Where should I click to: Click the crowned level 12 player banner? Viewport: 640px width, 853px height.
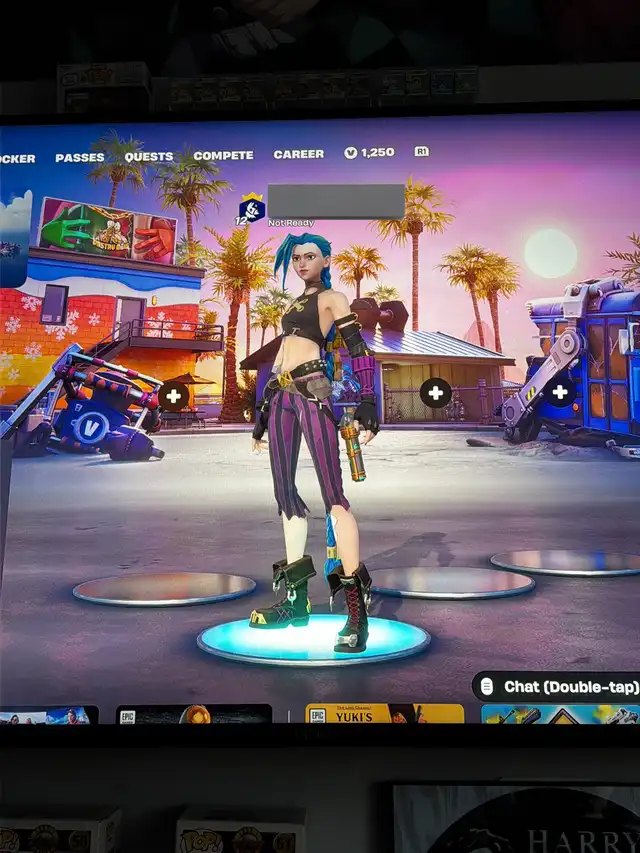[x=252, y=209]
